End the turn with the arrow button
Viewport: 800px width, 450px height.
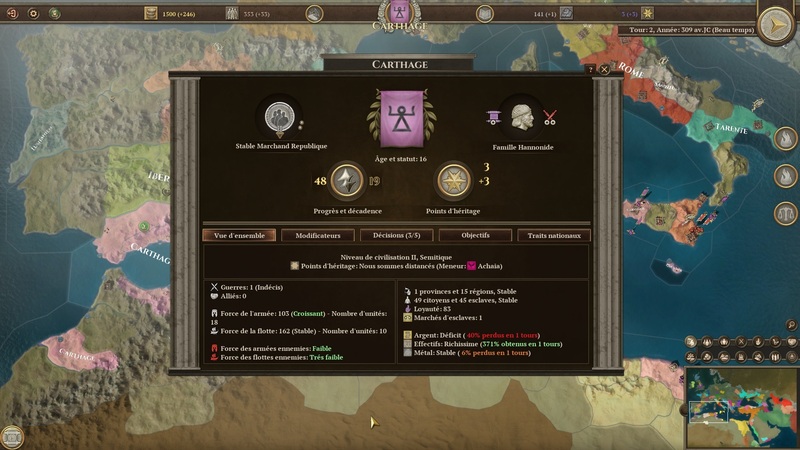[776, 24]
